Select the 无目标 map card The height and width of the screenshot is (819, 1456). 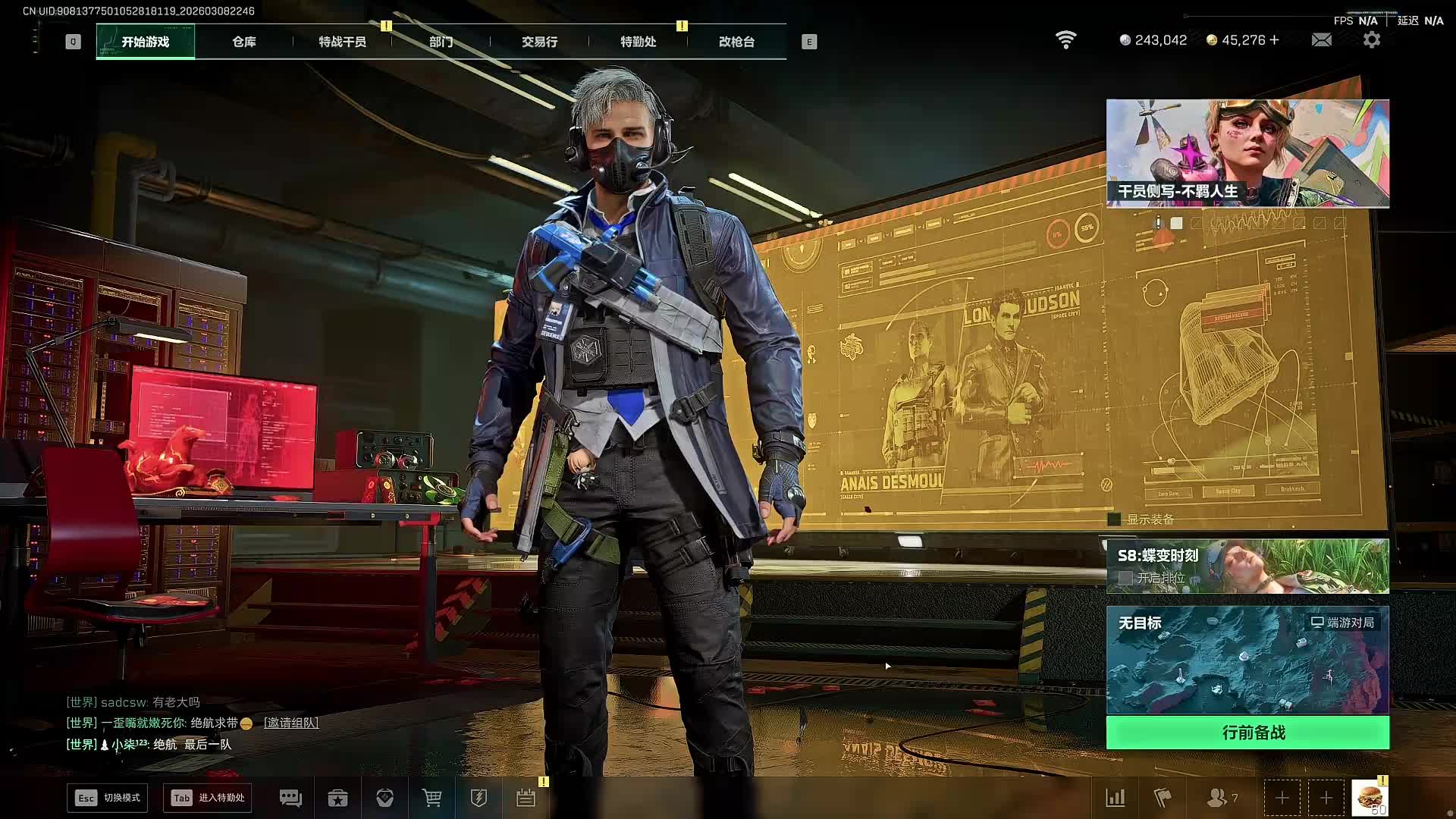1247,660
